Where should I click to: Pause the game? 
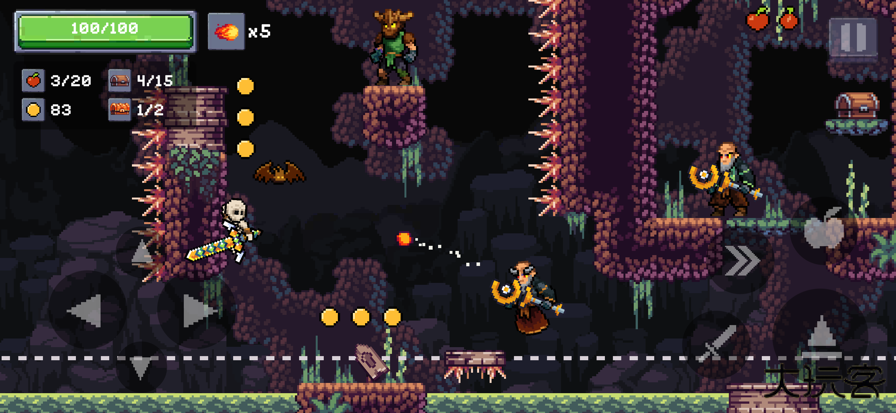(x=852, y=38)
